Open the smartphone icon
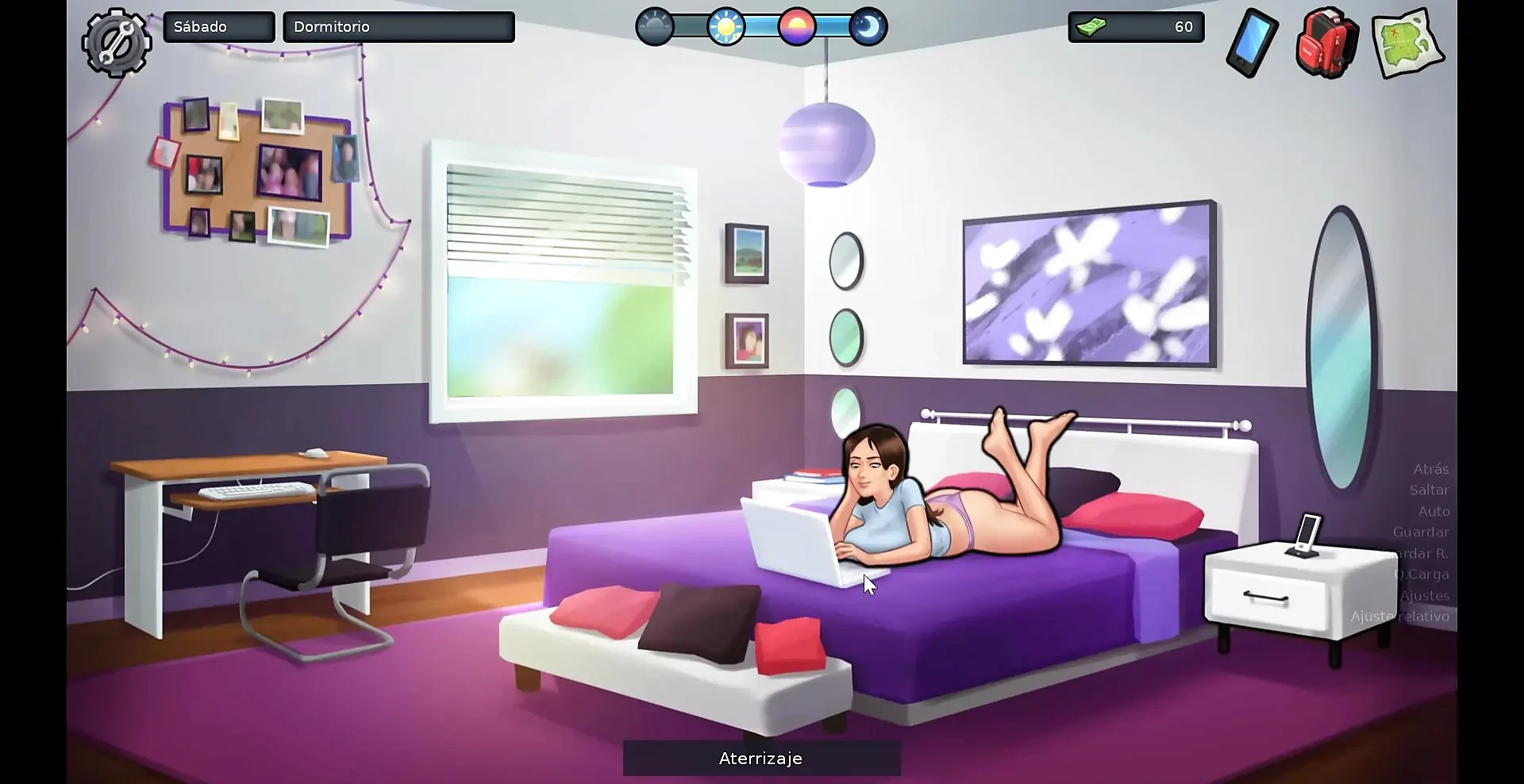The width and height of the screenshot is (1524, 784). [1252, 43]
